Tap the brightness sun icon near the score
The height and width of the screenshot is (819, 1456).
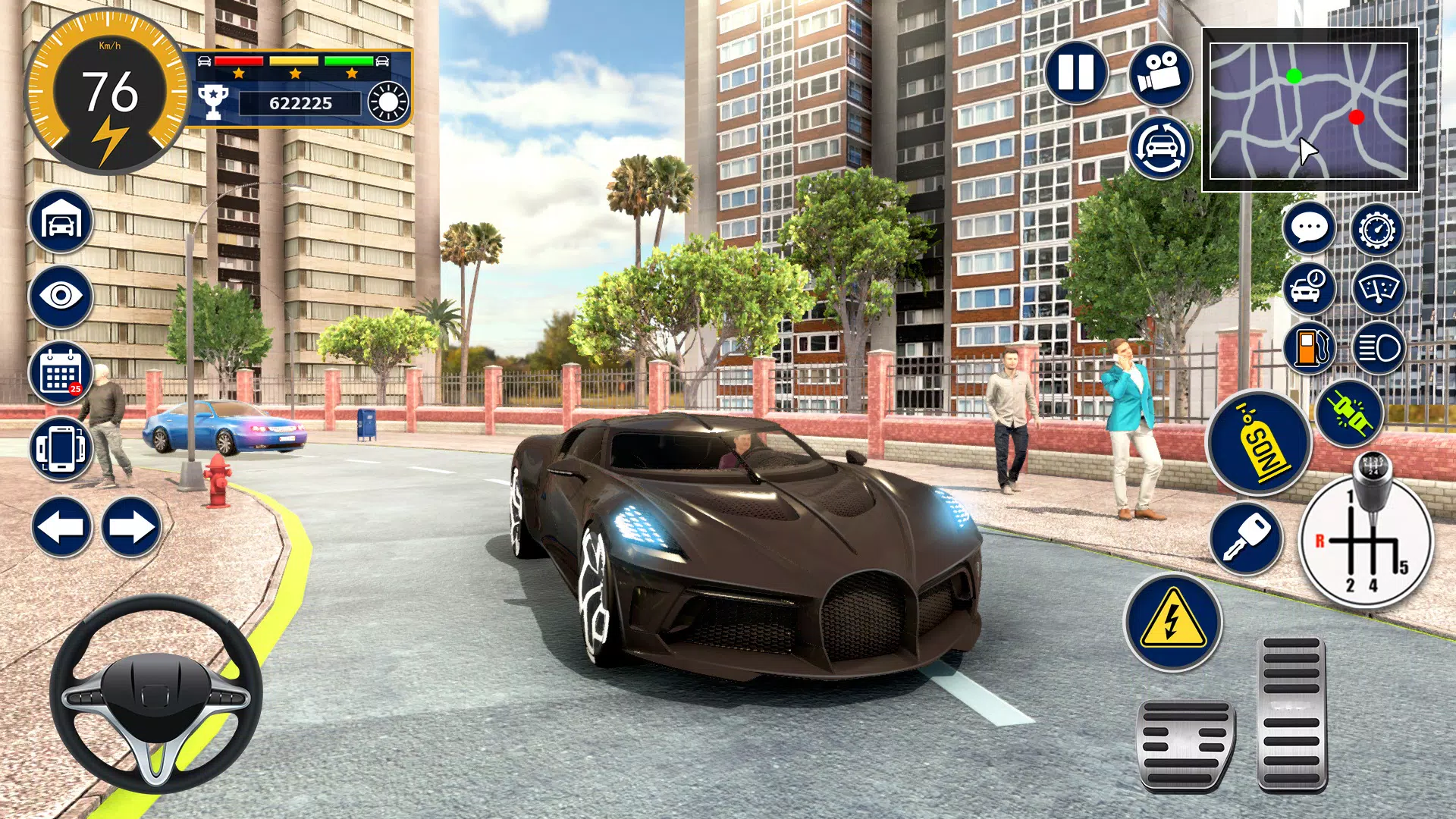tap(388, 101)
